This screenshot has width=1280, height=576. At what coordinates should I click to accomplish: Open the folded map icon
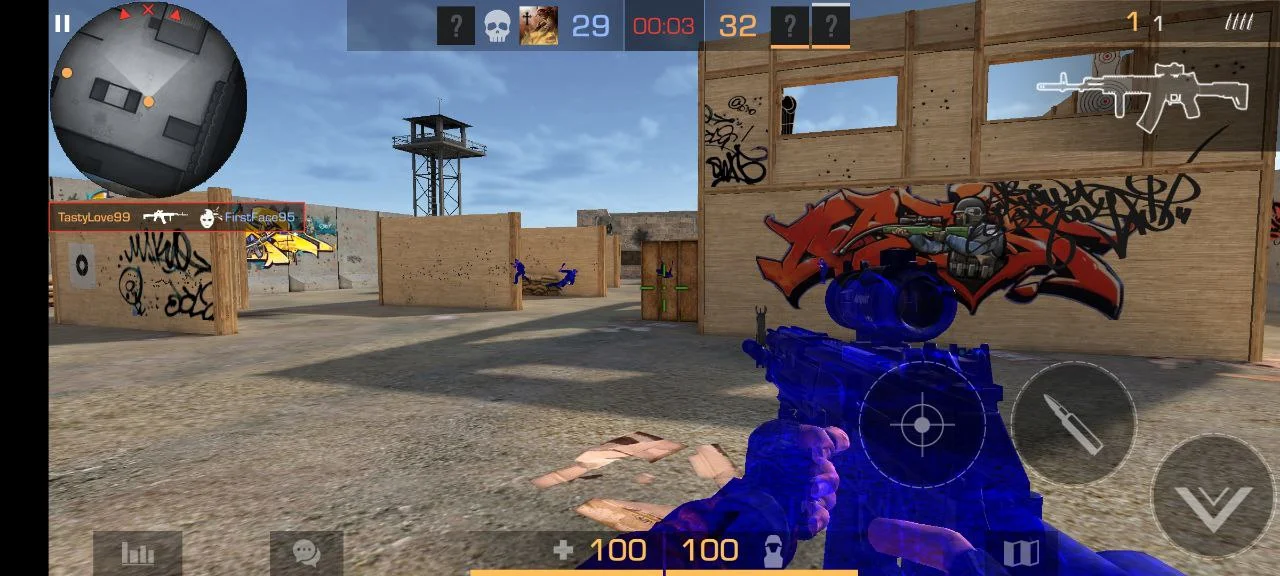[1021, 553]
